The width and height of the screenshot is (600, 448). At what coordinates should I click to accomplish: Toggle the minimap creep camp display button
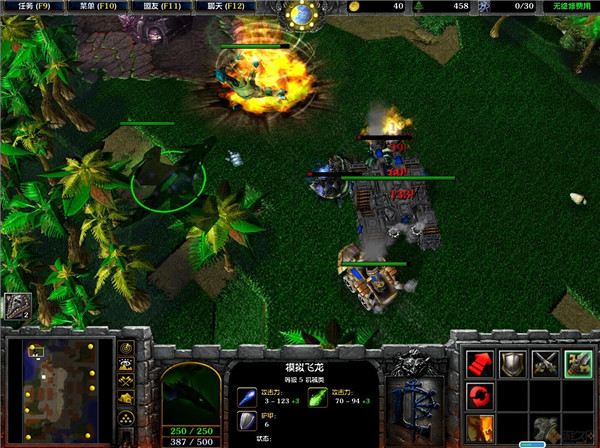click(x=128, y=400)
